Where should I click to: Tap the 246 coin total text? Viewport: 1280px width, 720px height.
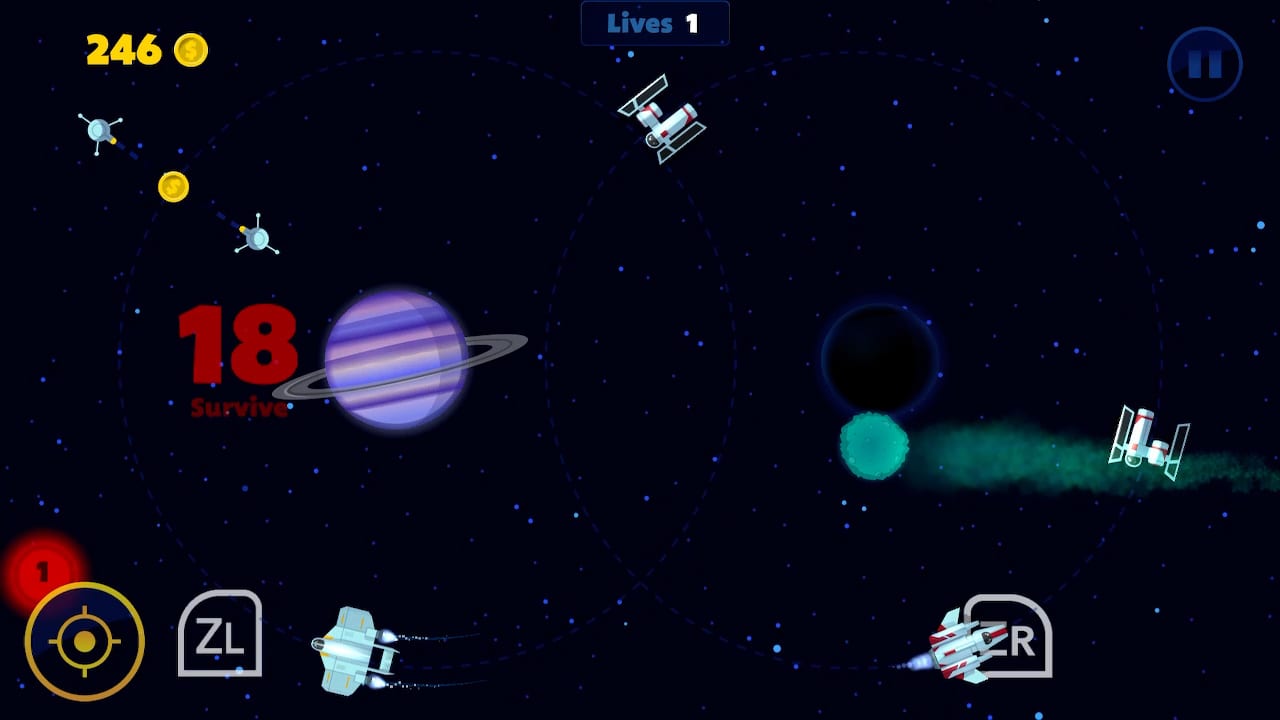(x=123, y=50)
